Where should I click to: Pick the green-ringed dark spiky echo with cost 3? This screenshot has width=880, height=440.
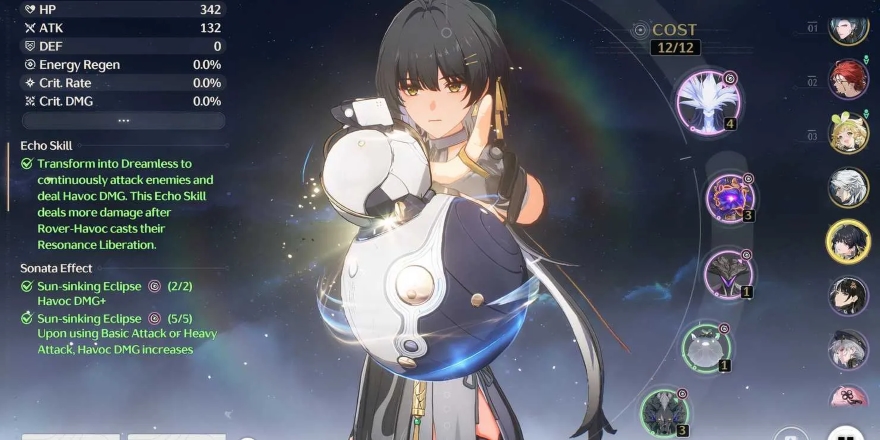pyautogui.click(x=663, y=411)
